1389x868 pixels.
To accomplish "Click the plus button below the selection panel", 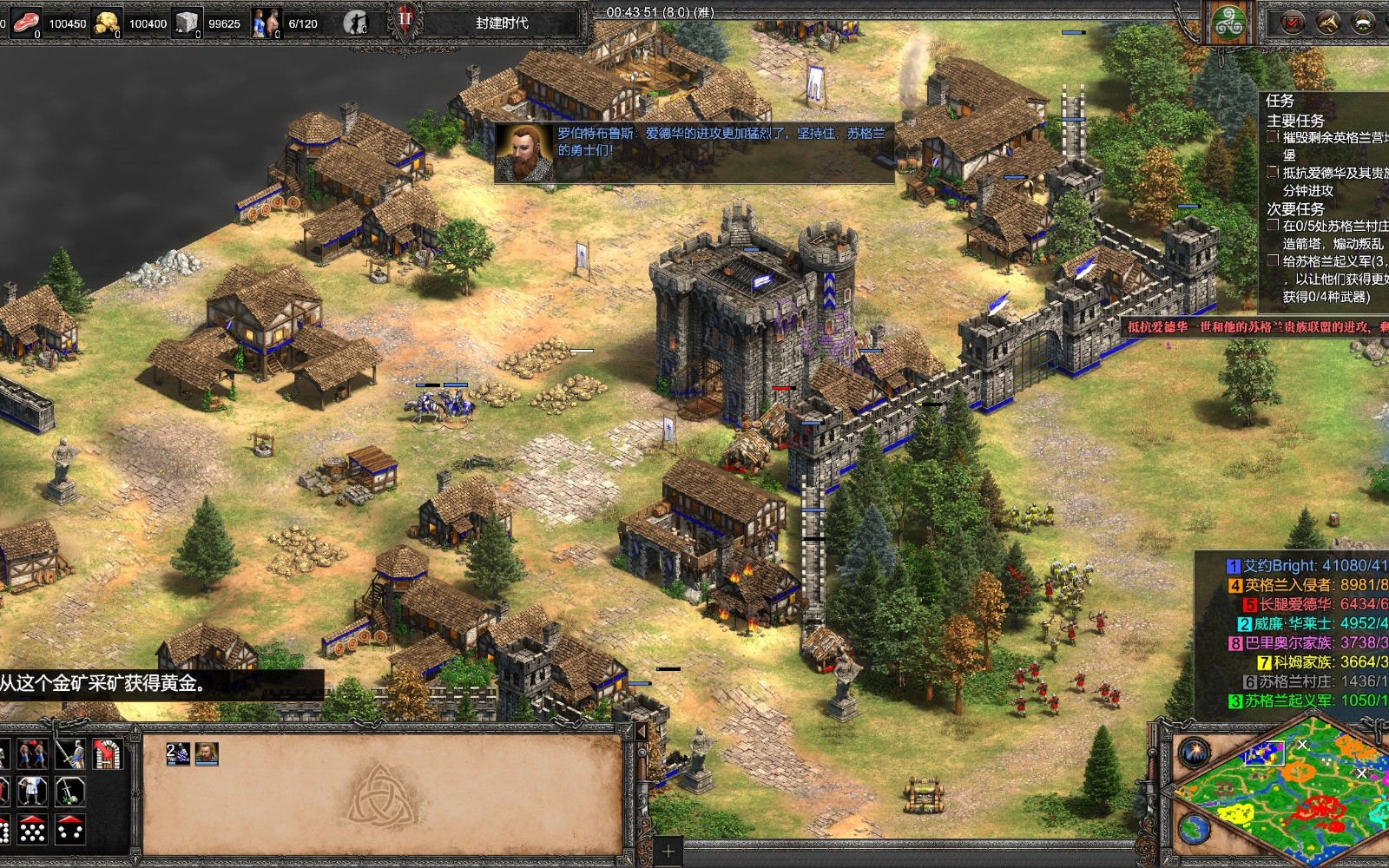I will [x=668, y=850].
